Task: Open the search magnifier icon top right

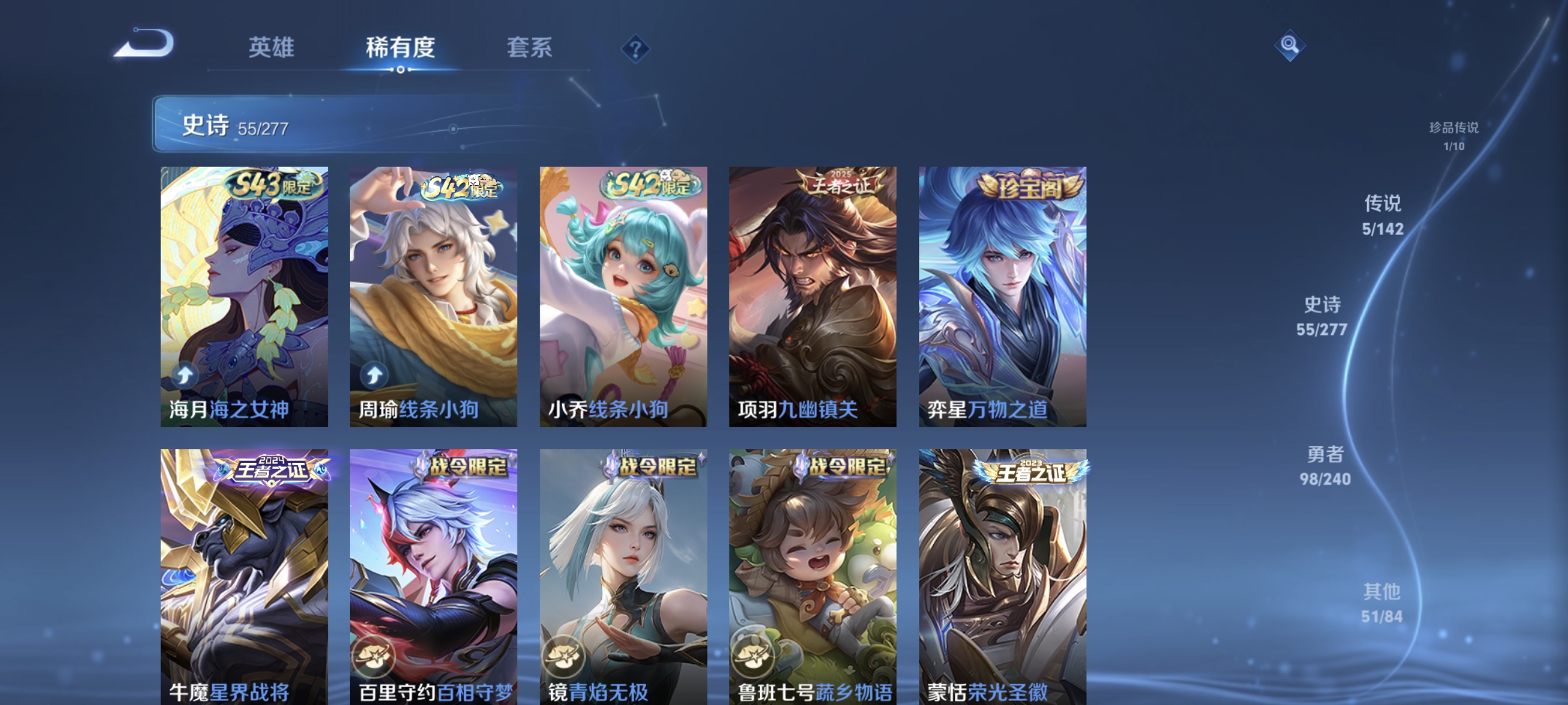Action: pos(1291,45)
